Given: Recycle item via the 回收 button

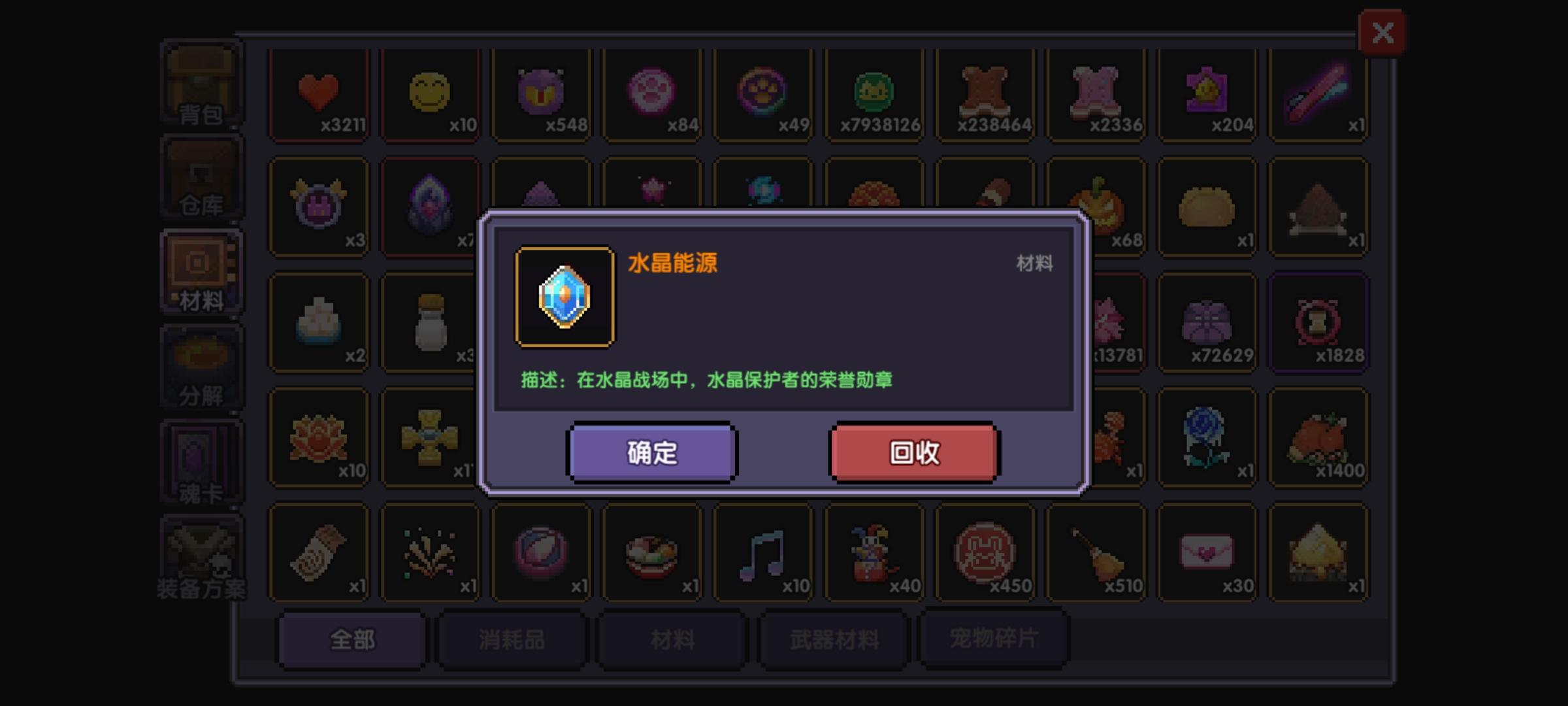Looking at the screenshot, I should pos(913,451).
